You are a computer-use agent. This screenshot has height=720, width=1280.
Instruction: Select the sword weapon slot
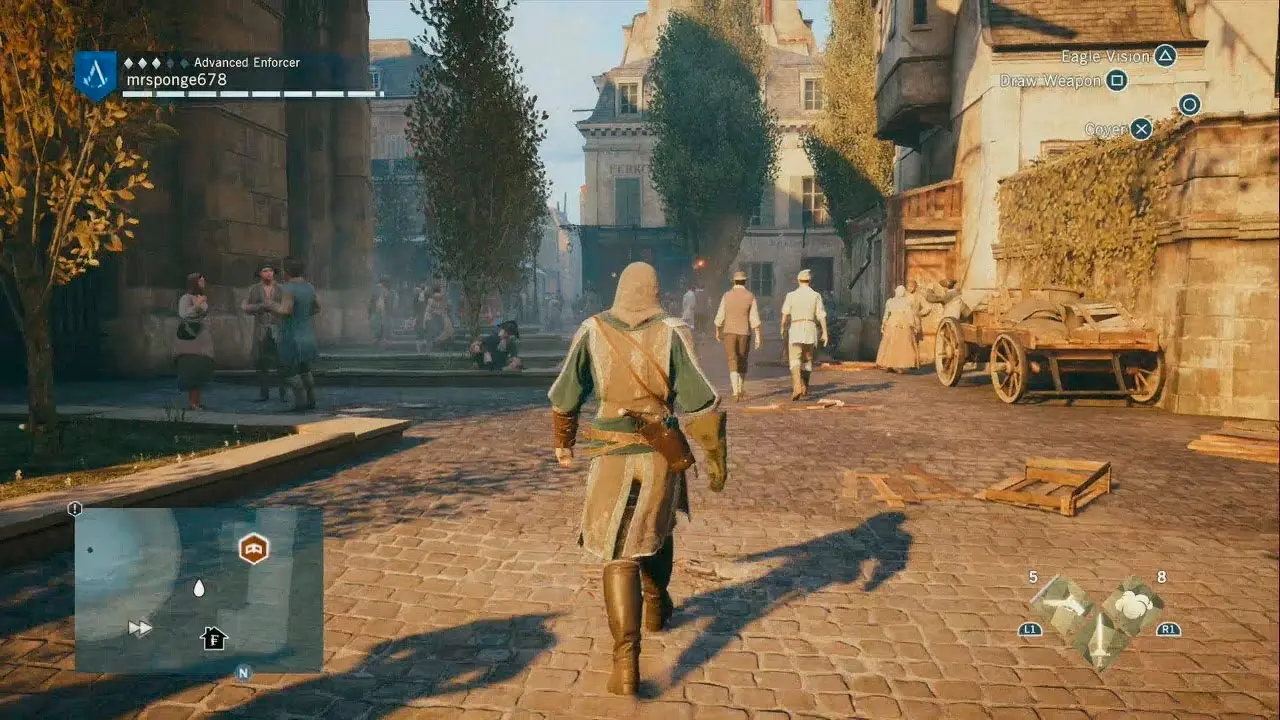(x=1098, y=636)
